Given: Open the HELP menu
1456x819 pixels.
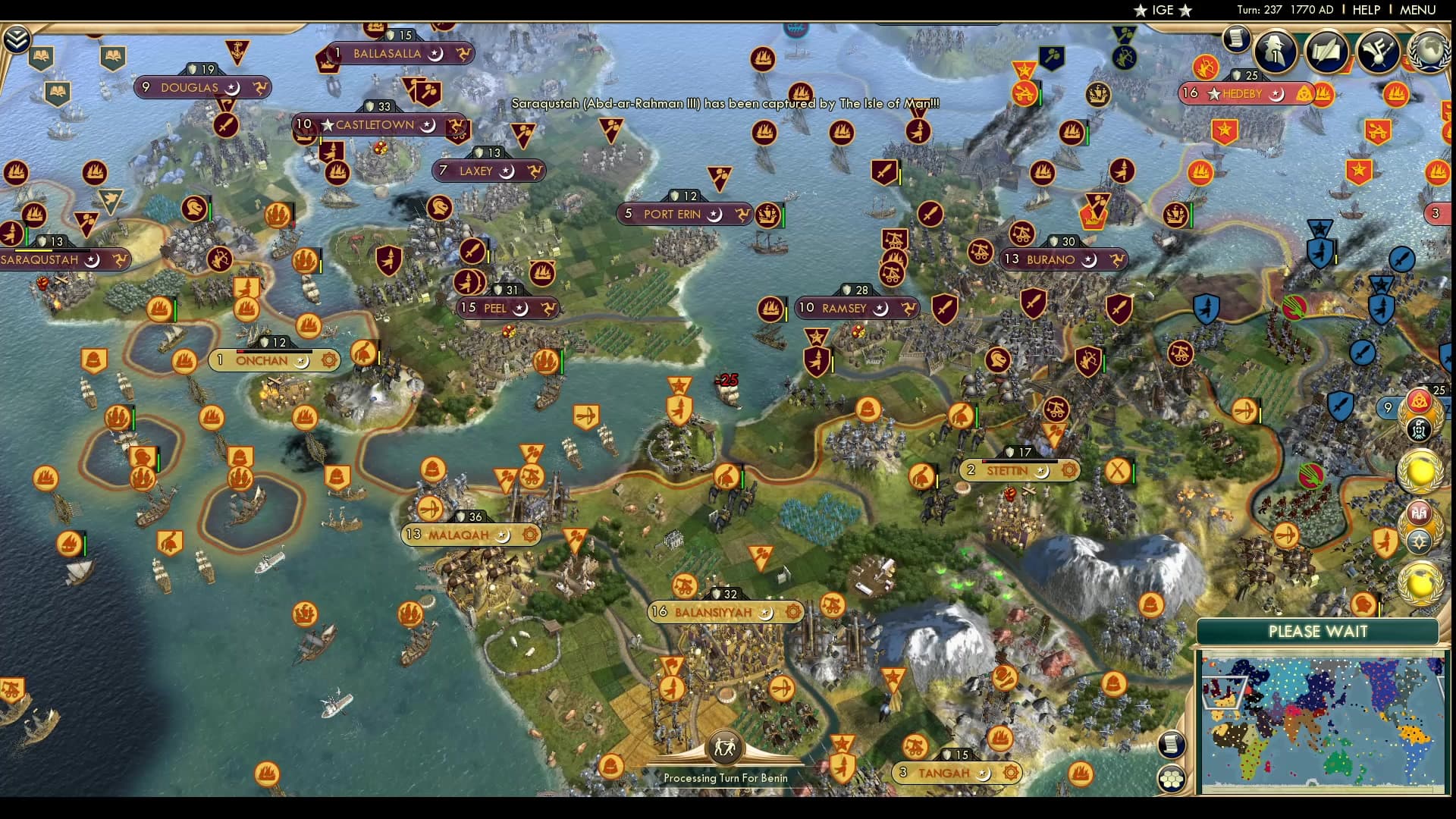Looking at the screenshot, I should [1366, 10].
